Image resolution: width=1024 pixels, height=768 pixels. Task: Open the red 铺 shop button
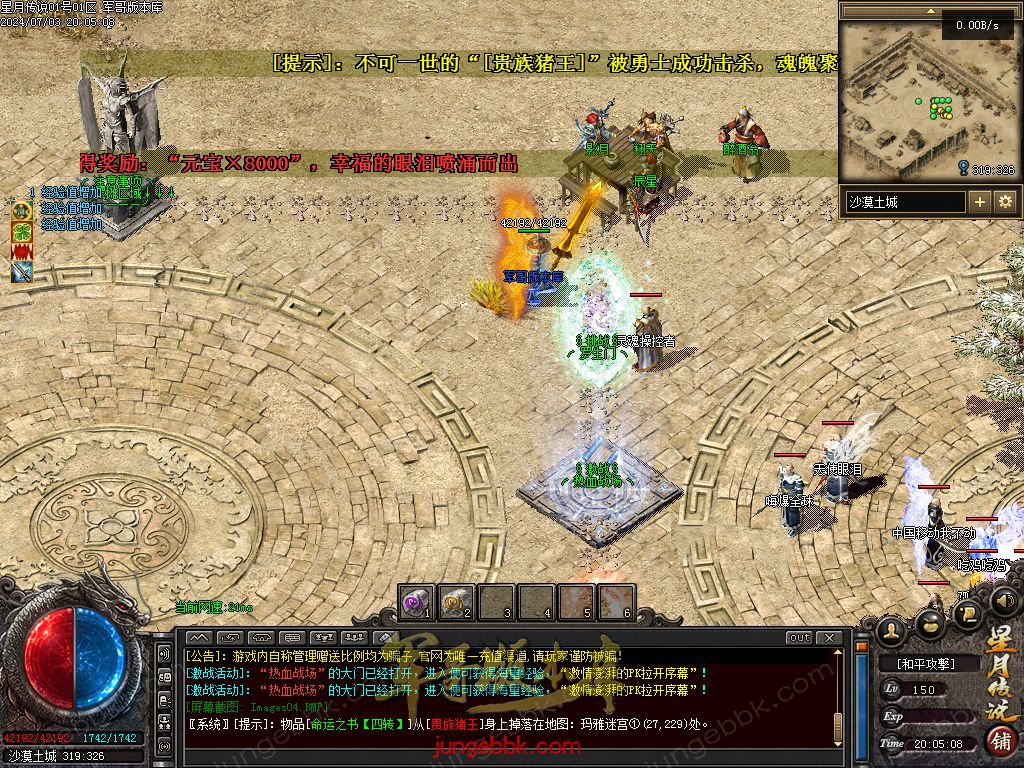(x=1001, y=740)
